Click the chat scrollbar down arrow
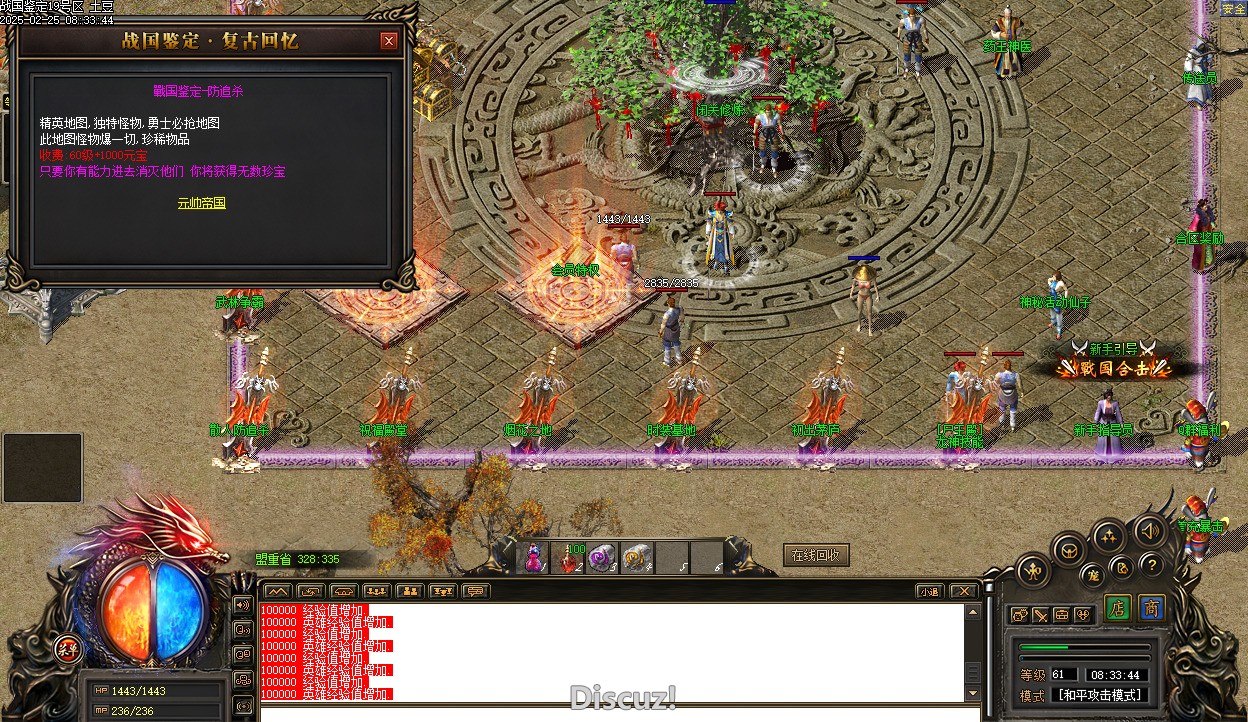 [x=973, y=693]
